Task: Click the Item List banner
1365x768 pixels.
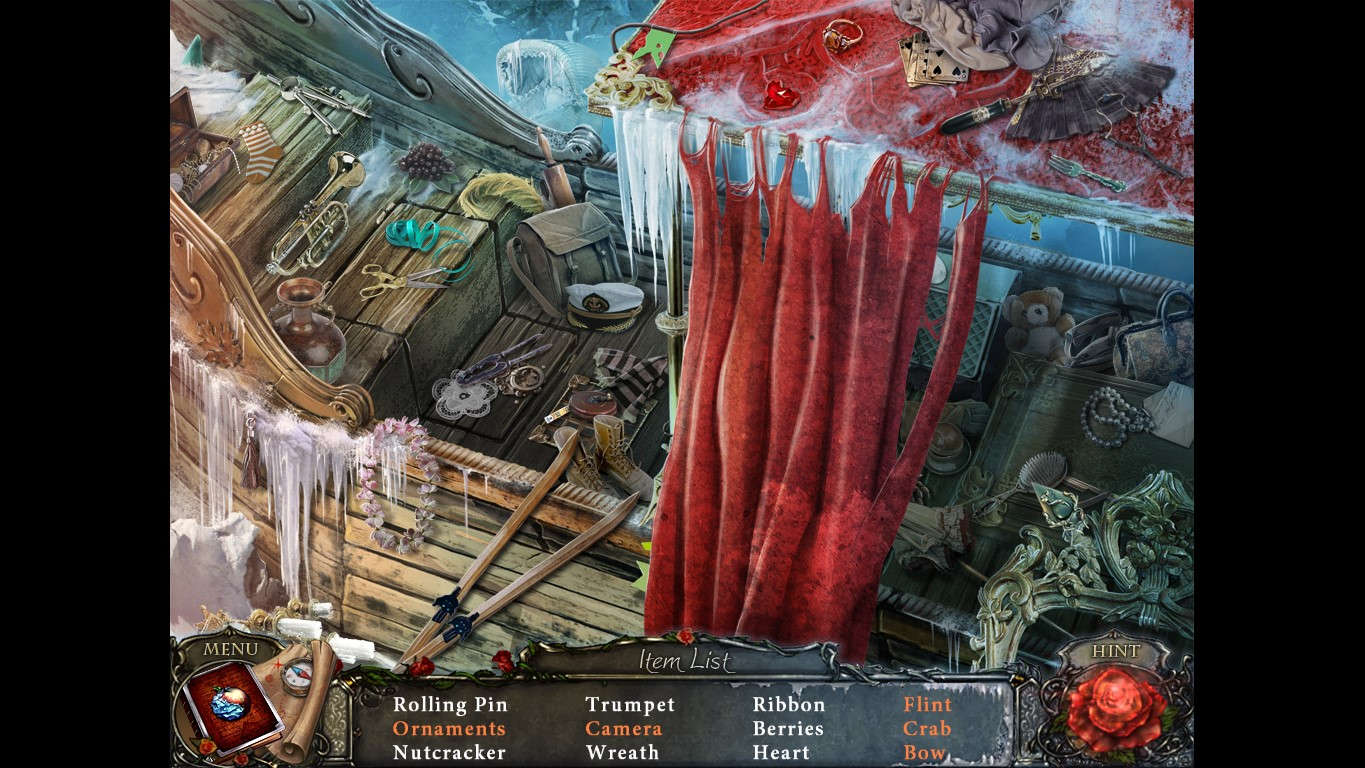Action: [x=686, y=662]
